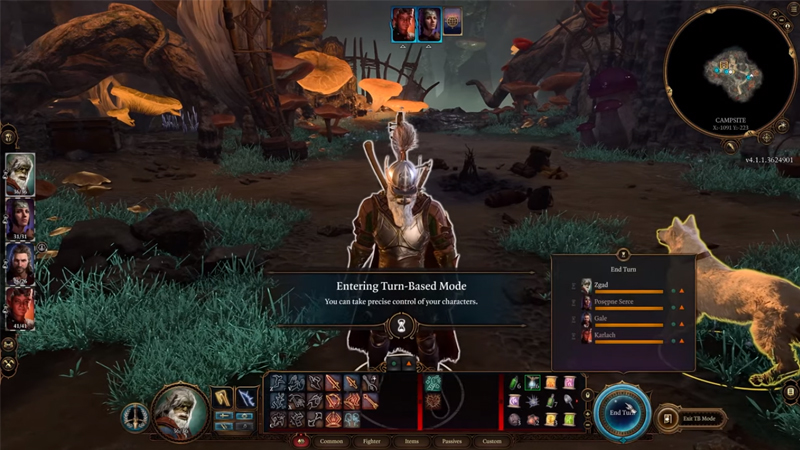Switch hotbar to the Common tab
800x450 pixels.
(x=331, y=440)
